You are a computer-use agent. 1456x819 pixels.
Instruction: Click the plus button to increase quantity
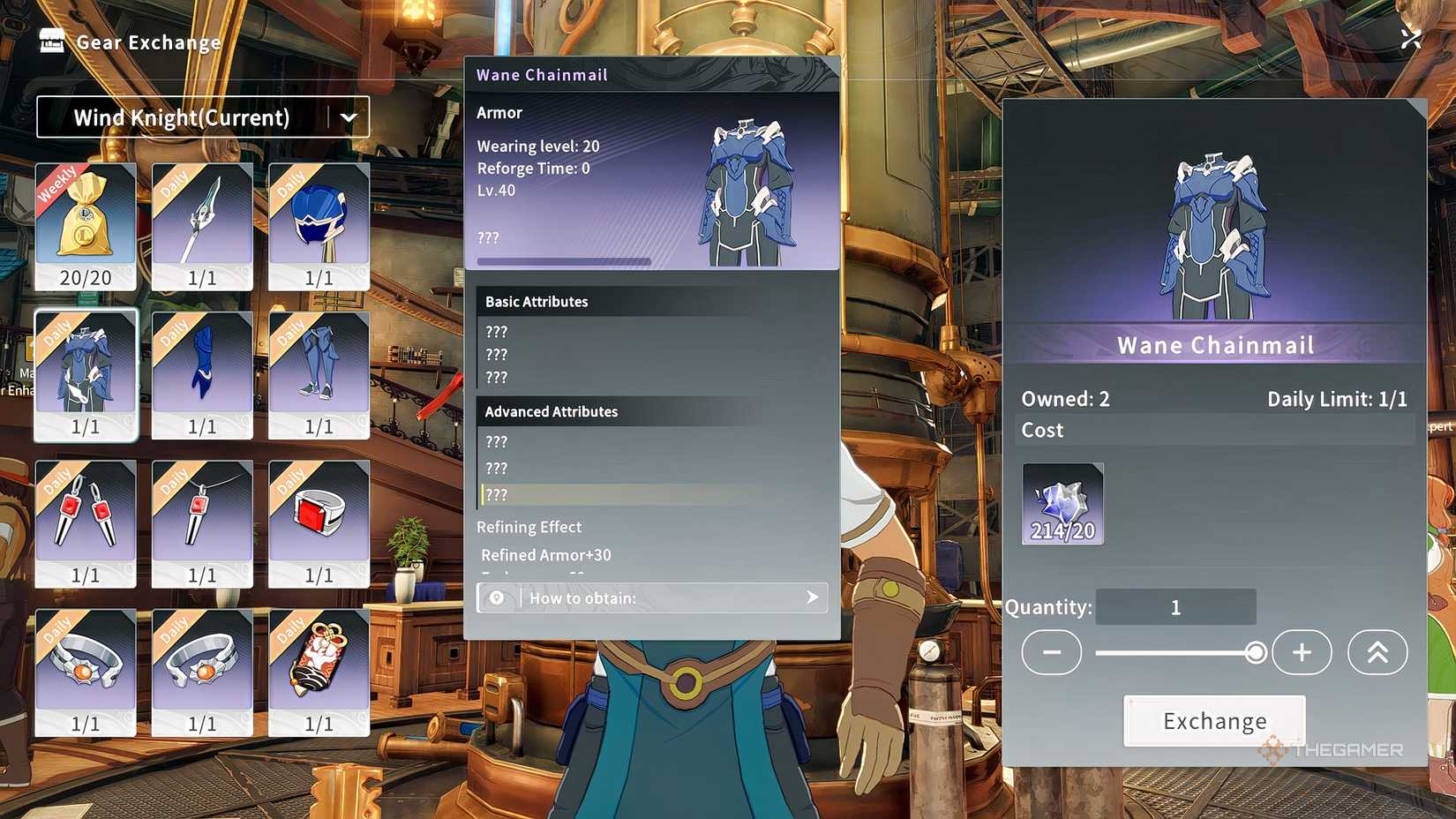[1302, 652]
